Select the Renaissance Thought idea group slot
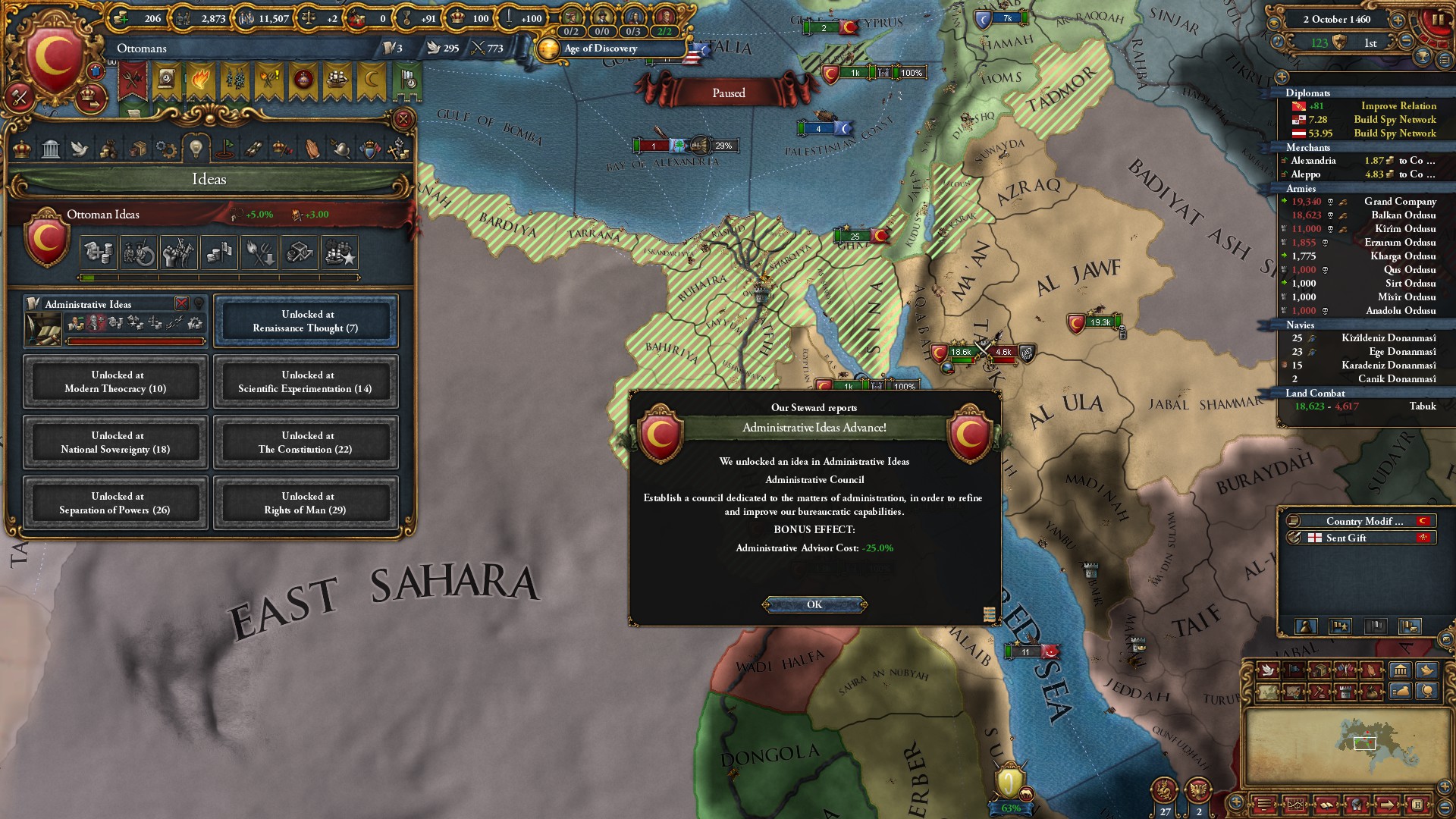This screenshot has width=1456, height=819. [306, 321]
